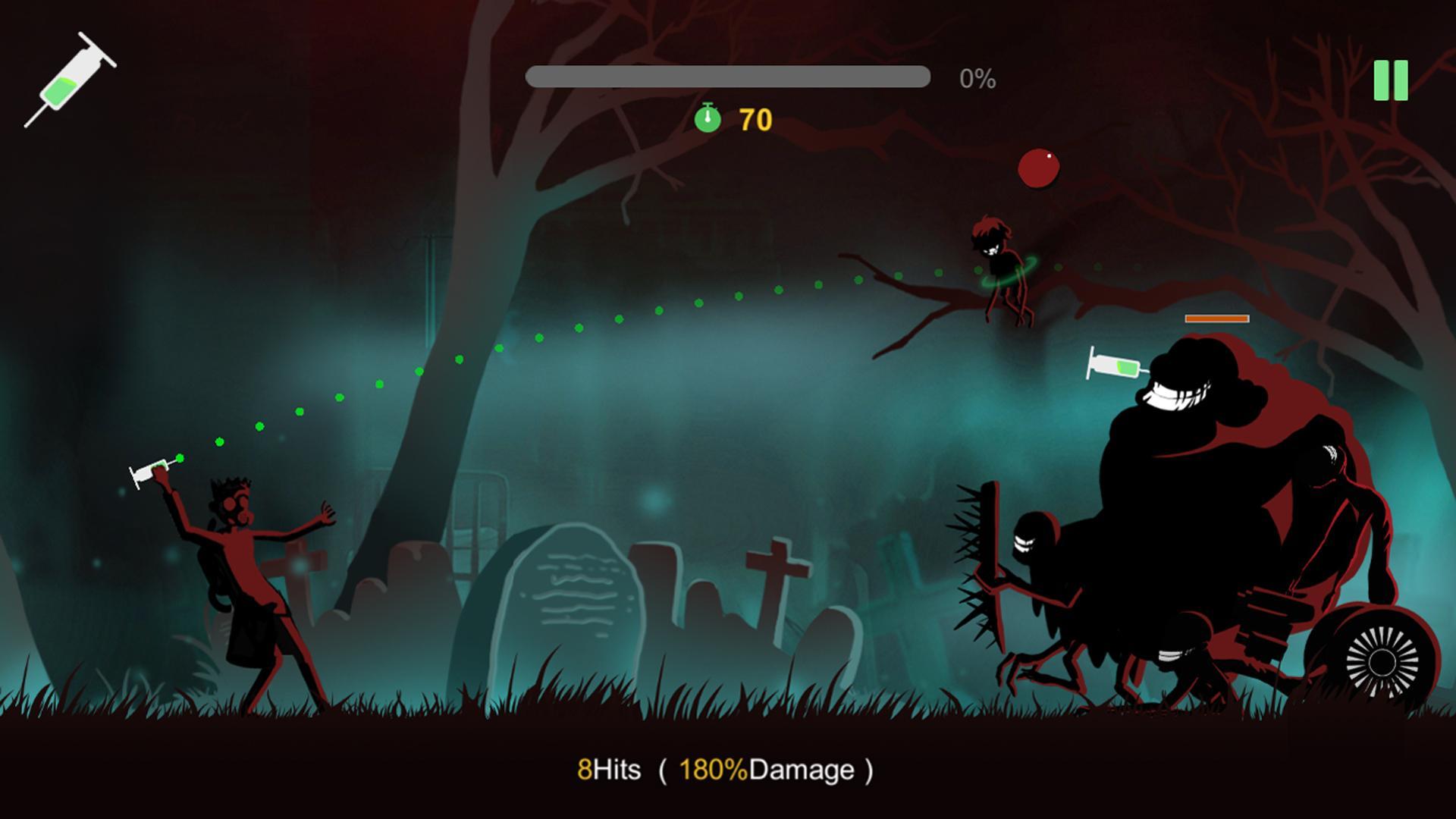Click the 0% progress label
Screen dimensions: 1456x819
(977, 79)
